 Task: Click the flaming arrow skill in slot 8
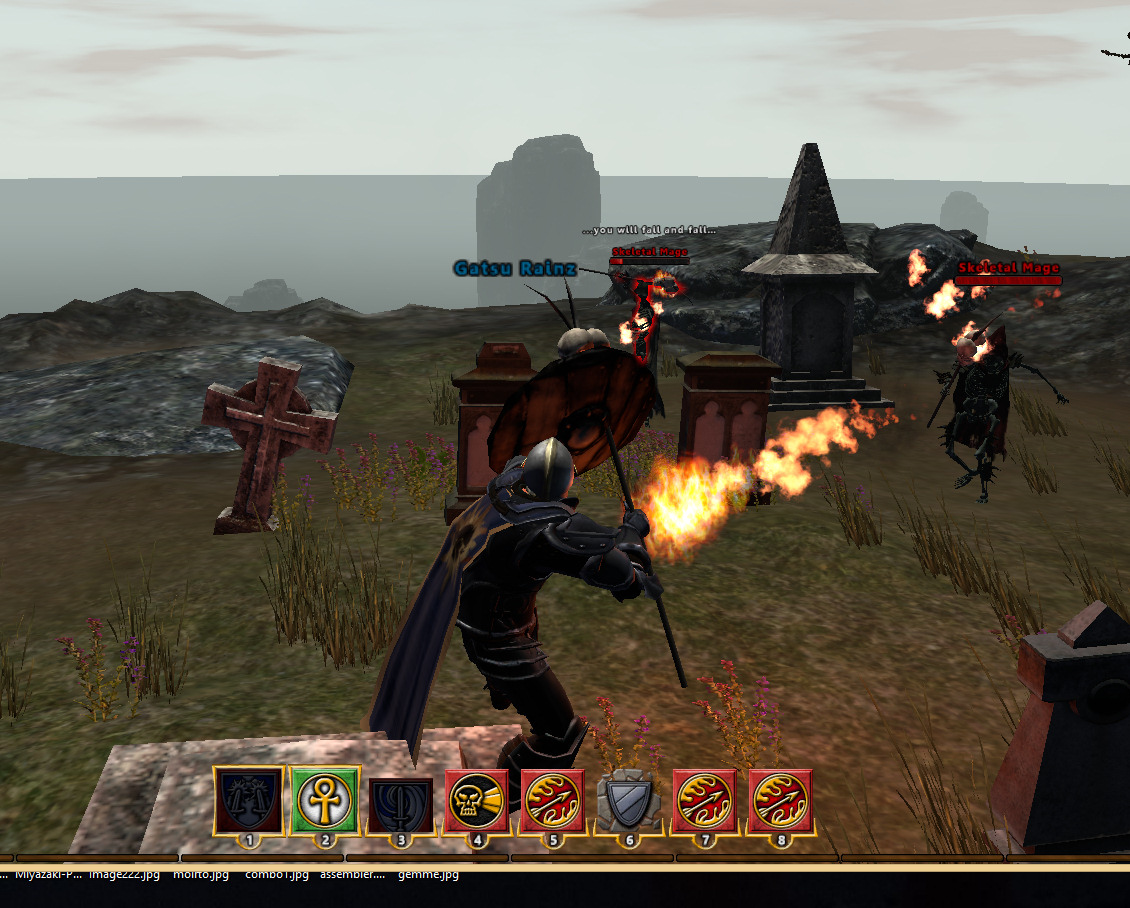point(781,801)
